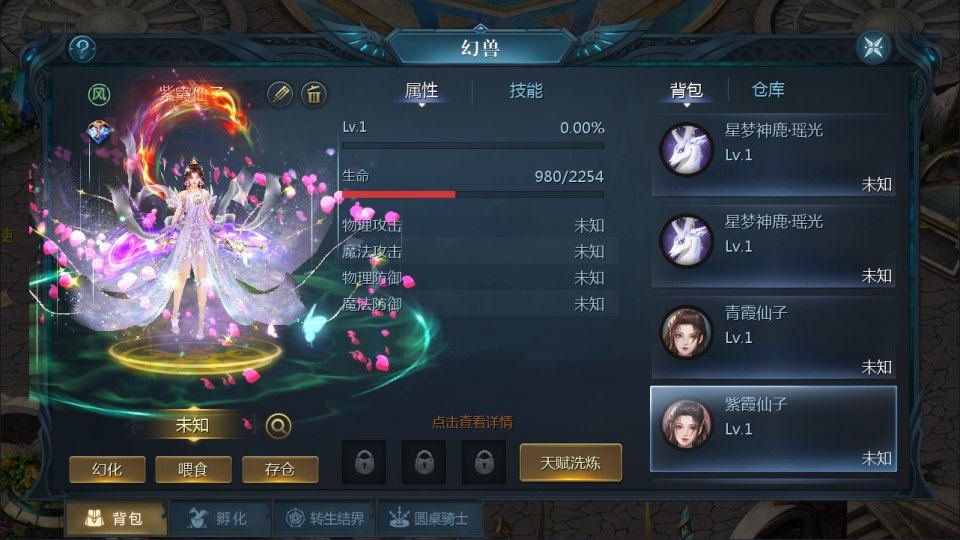Image resolution: width=960 pixels, height=540 pixels.
Task: Select the 属性 tab
Action: point(421,91)
